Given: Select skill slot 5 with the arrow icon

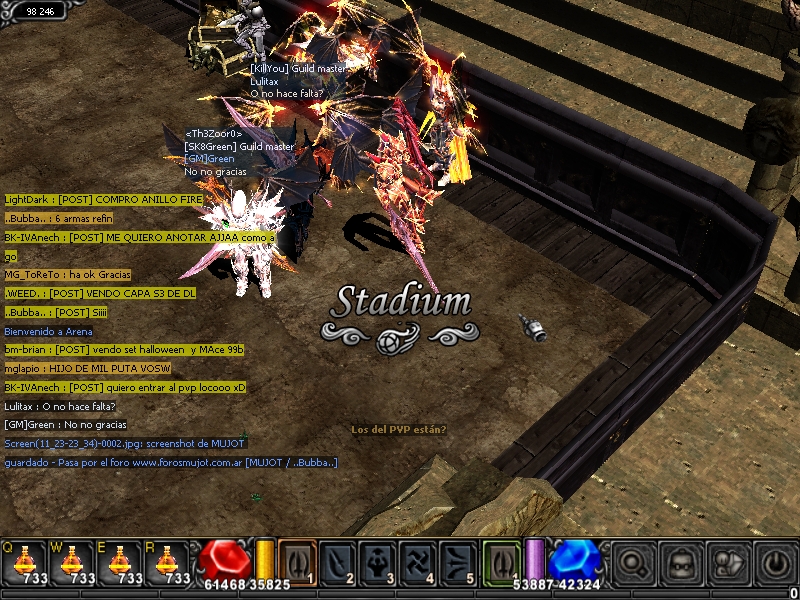Looking at the screenshot, I should pyautogui.click(x=459, y=562).
